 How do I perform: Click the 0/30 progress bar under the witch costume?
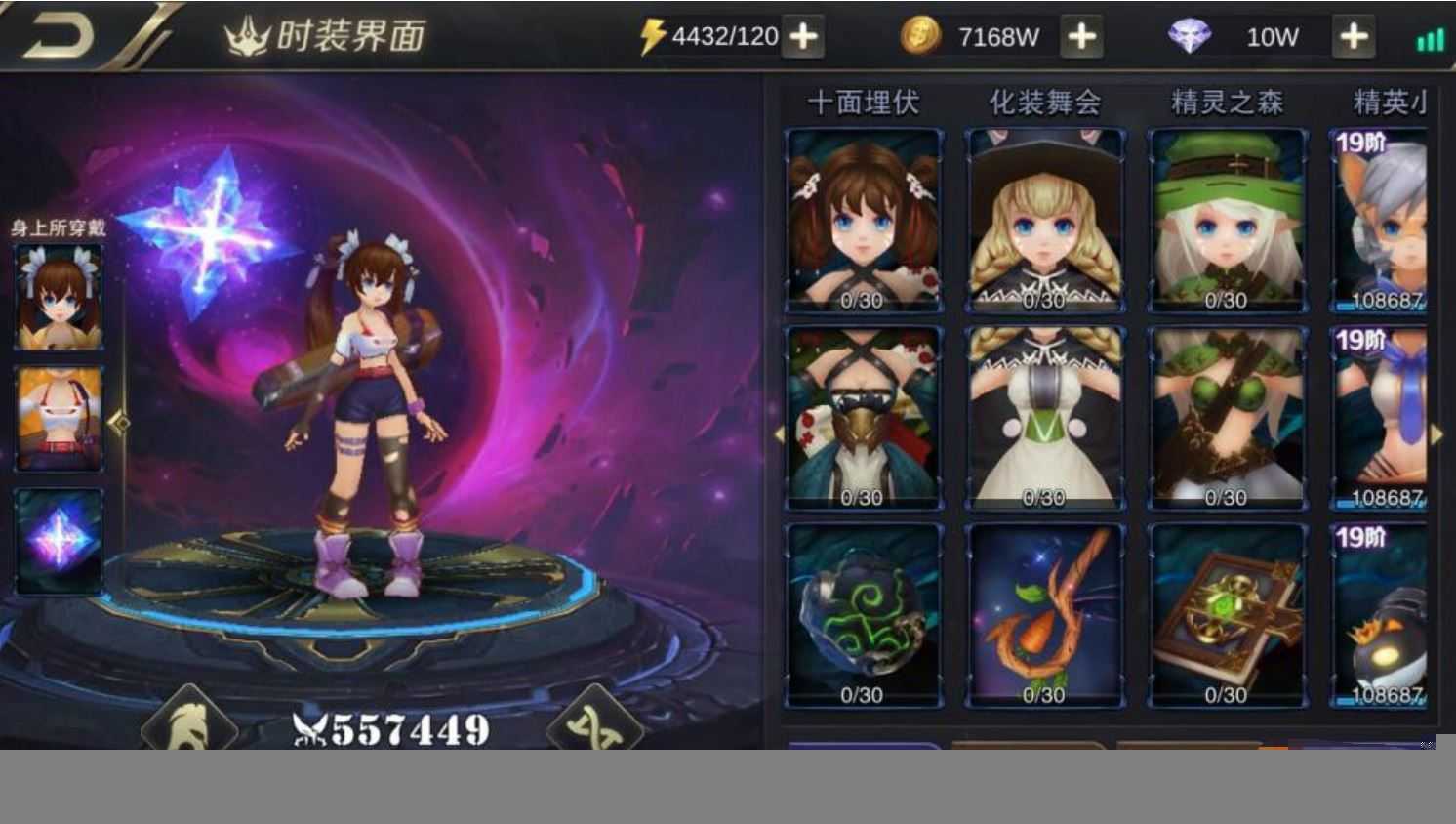pos(1044,302)
